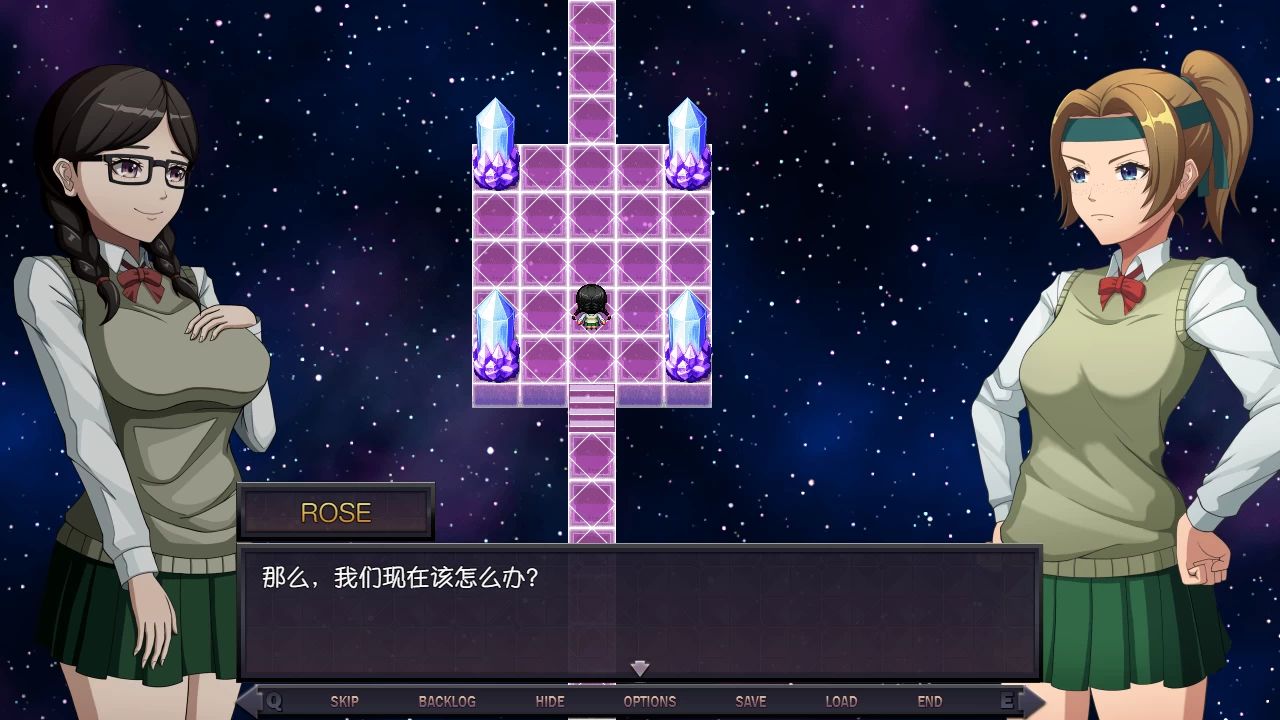This screenshot has width=1280, height=720.
Task: Click the LOAD button
Action: pyautogui.click(x=842, y=701)
